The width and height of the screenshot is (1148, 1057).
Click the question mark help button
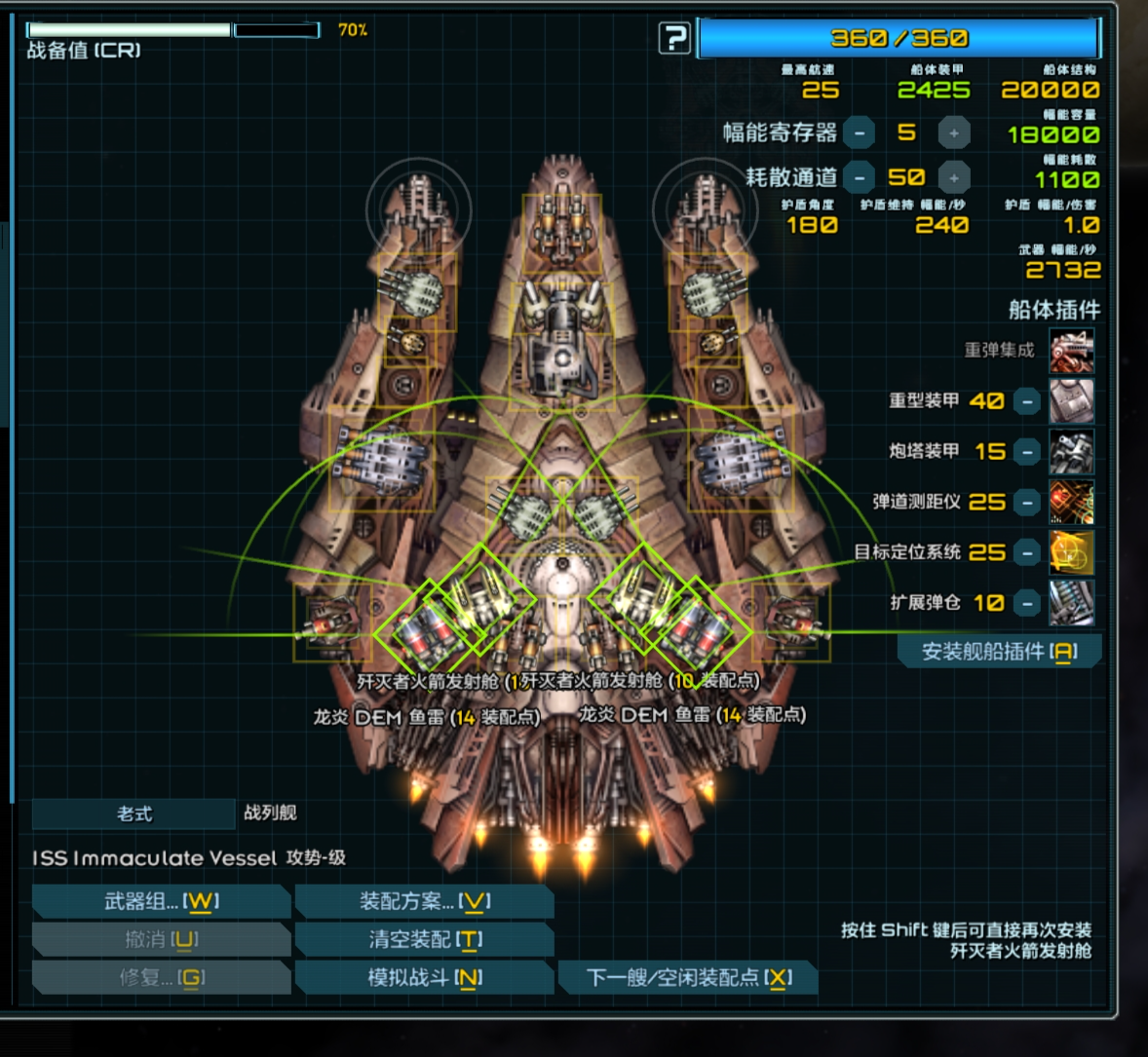point(674,39)
